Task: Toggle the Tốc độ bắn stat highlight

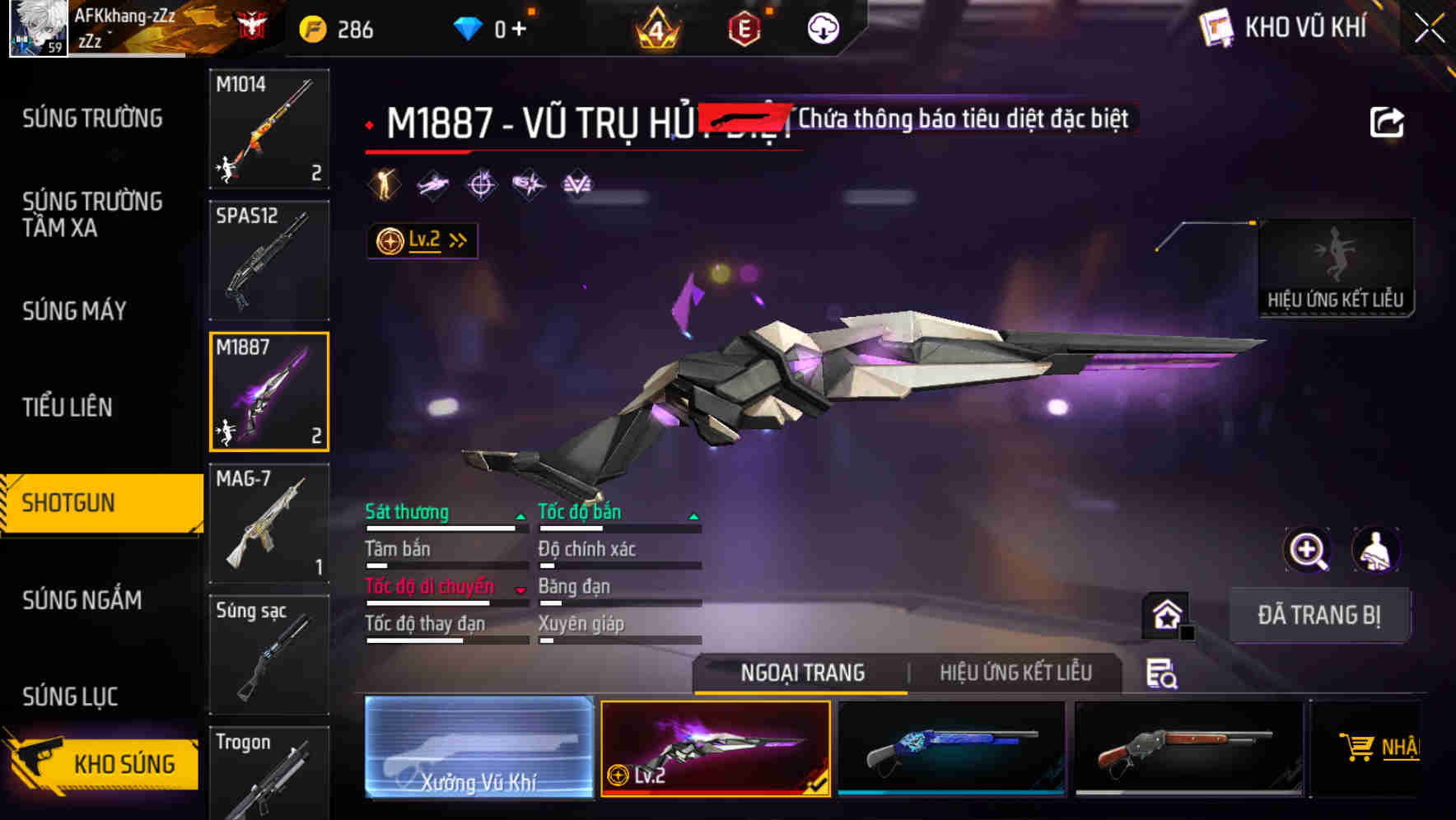Action: tap(579, 512)
